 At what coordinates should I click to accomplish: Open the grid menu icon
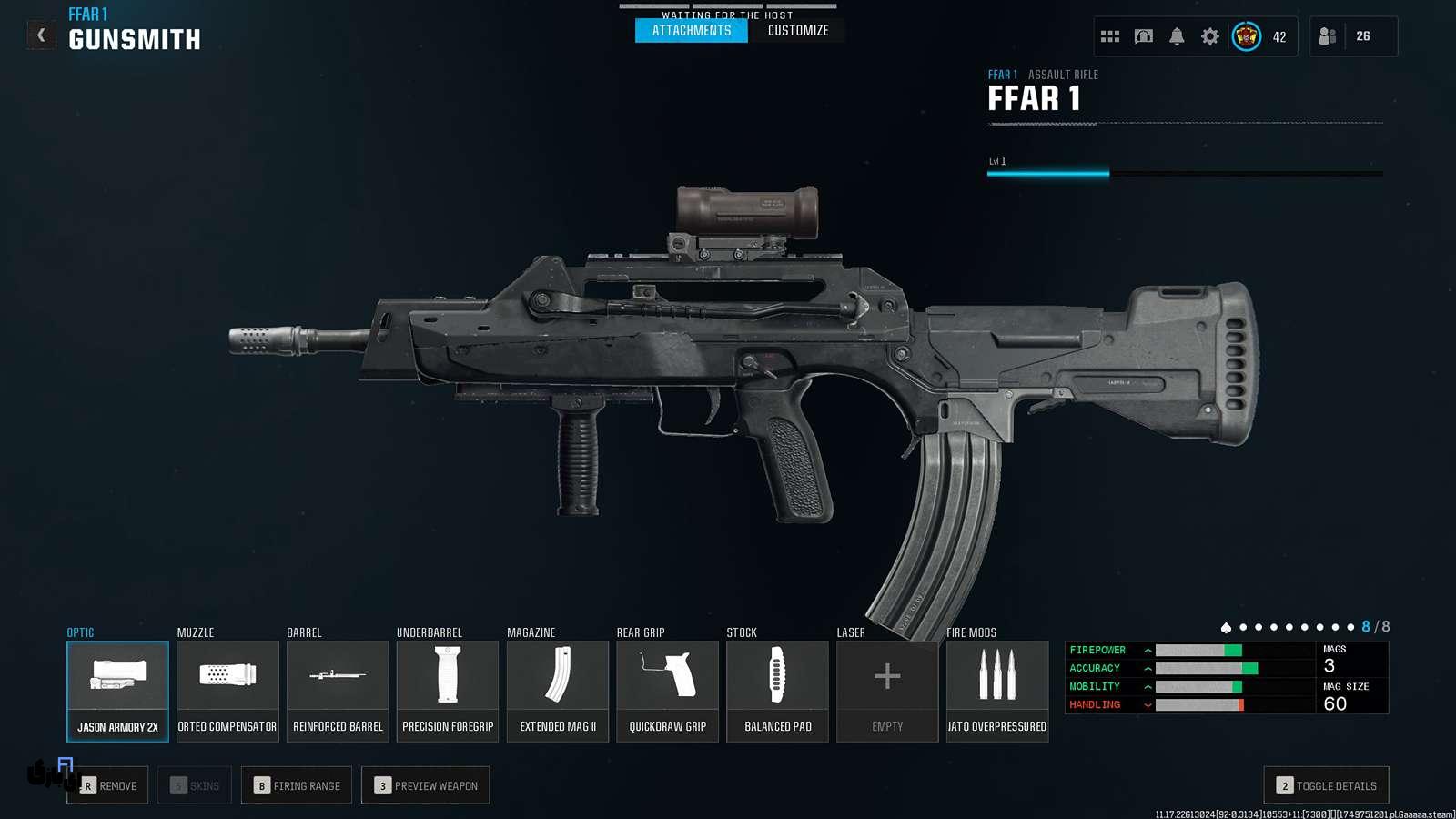coord(1110,36)
